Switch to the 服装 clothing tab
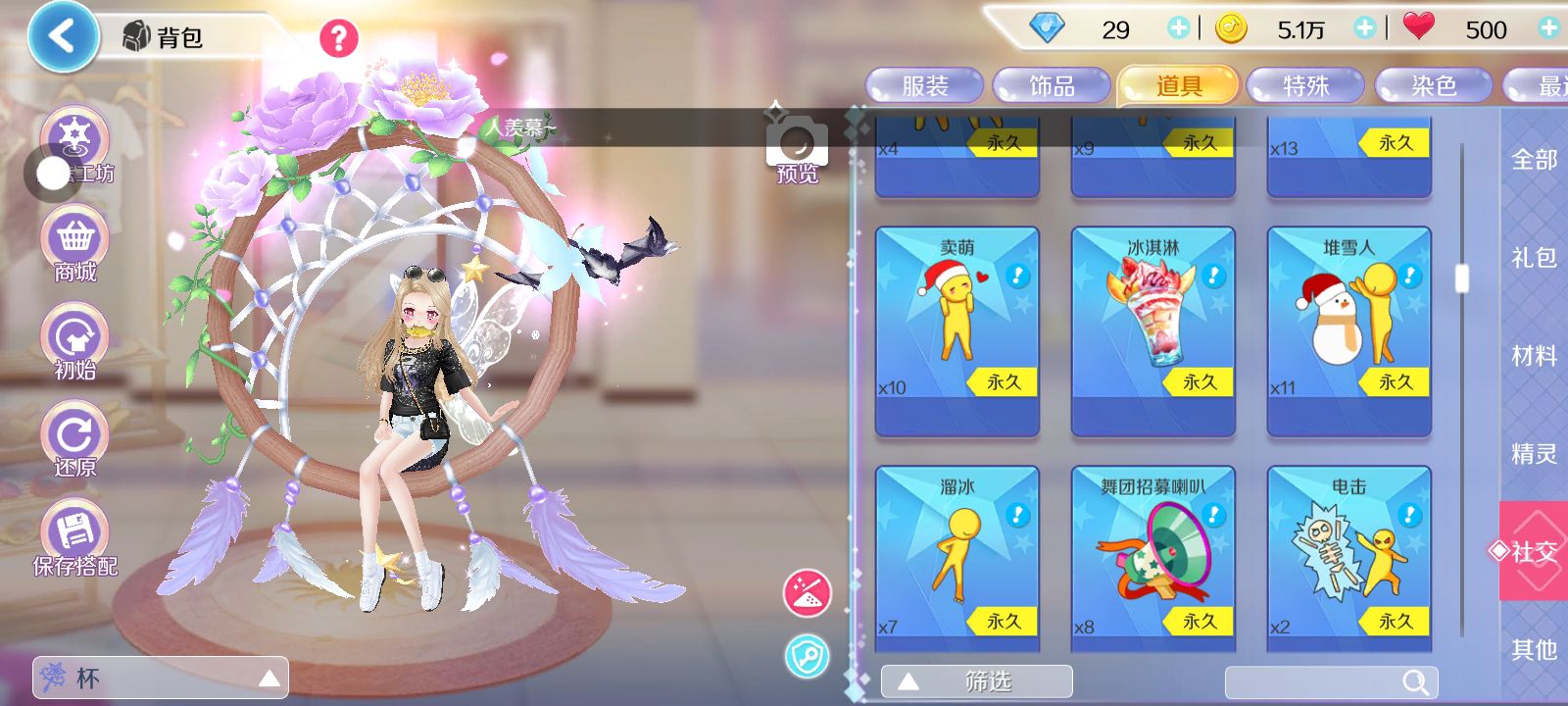The image size is (1568, 706). click(924, 86)
